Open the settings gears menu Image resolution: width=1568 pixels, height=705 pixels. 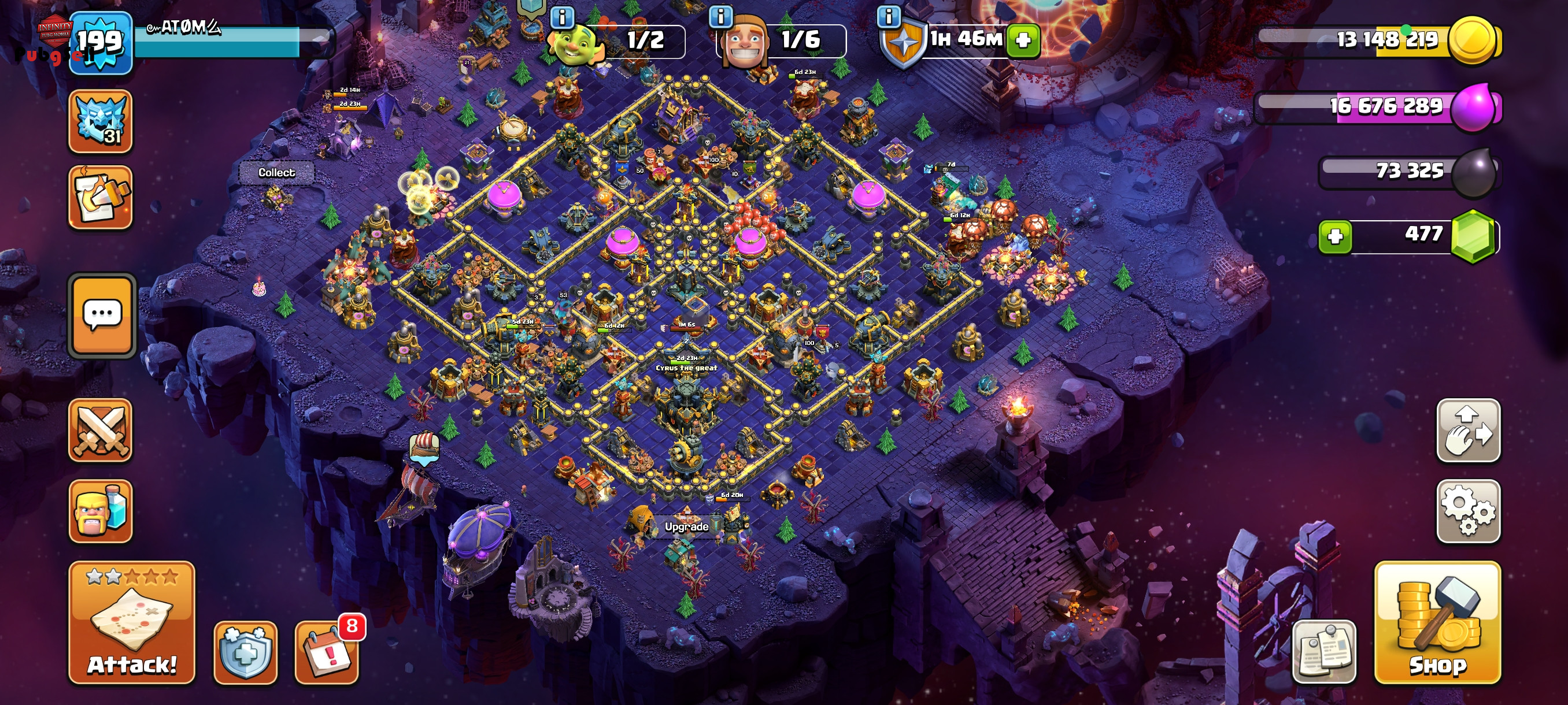[1467, 511]
